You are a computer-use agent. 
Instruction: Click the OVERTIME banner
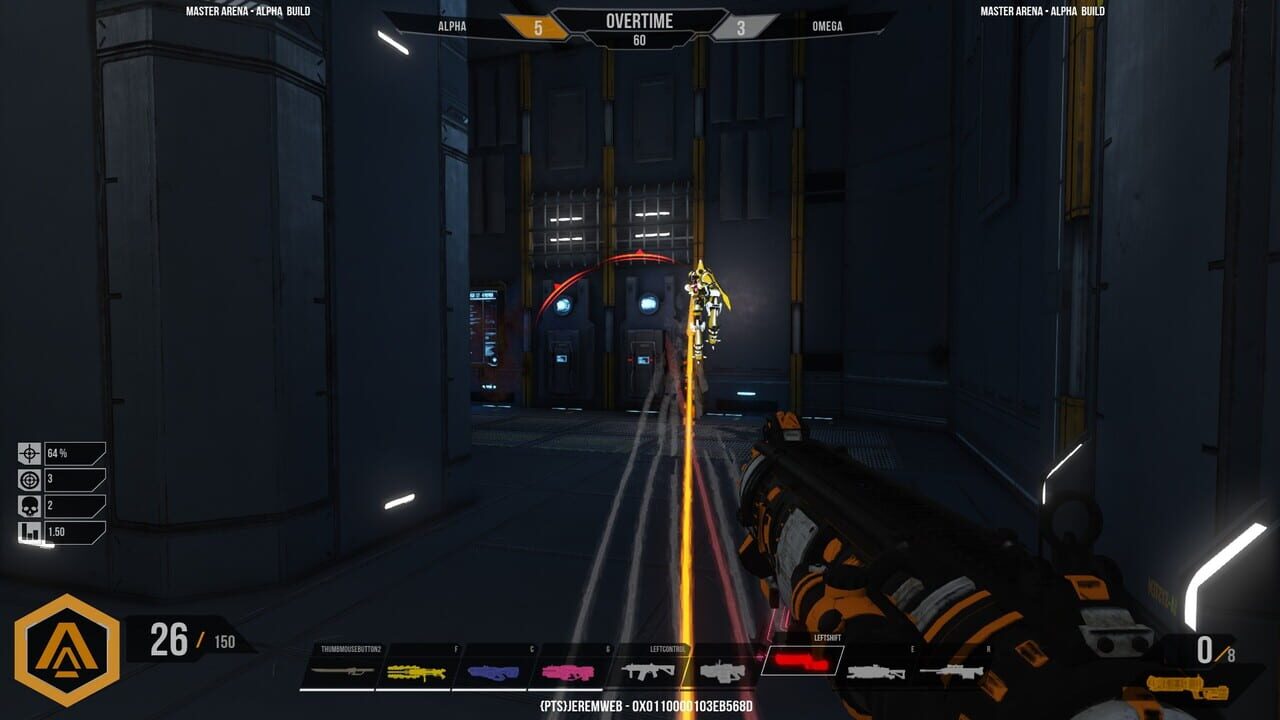pos(640,21)
